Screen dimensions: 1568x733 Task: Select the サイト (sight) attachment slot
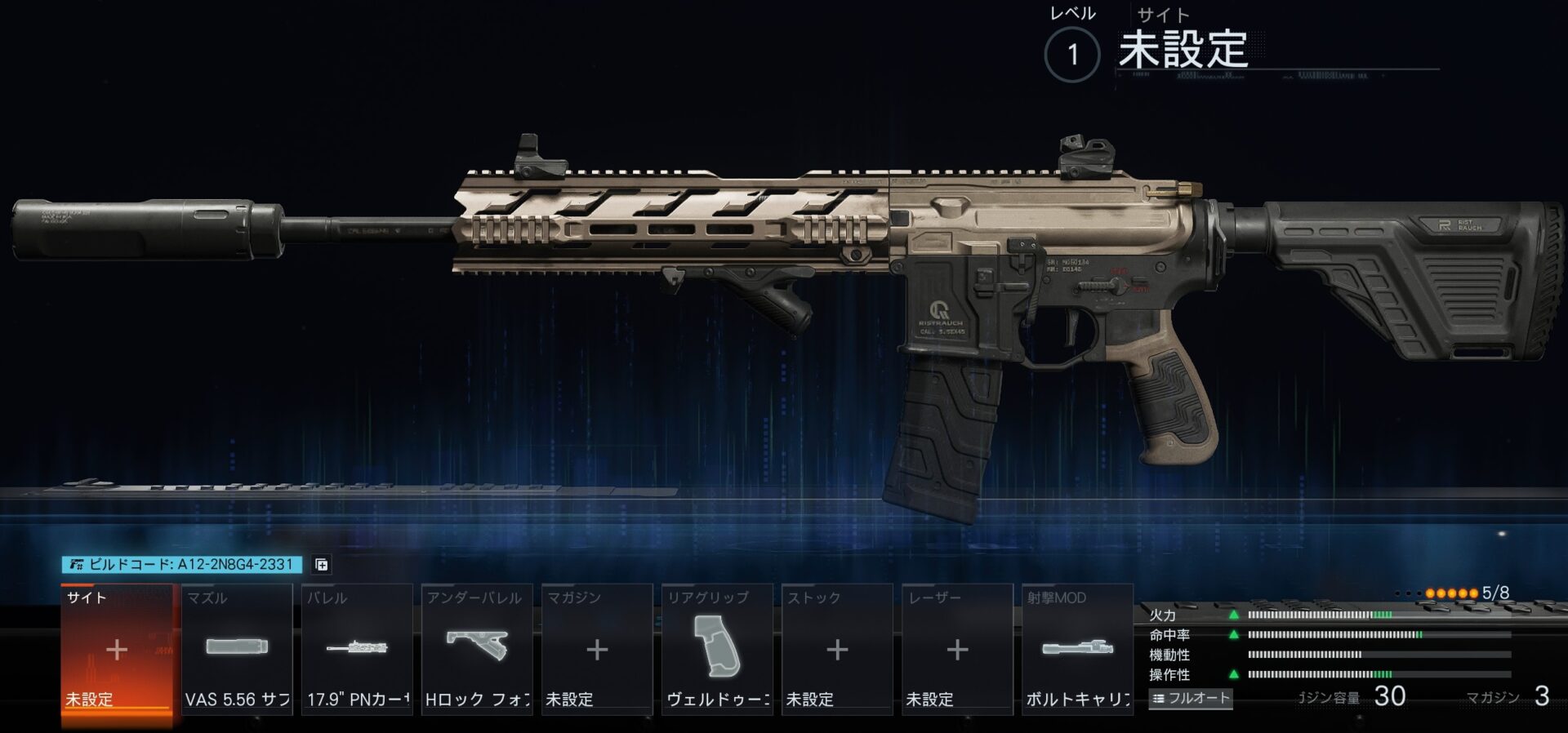117,651
